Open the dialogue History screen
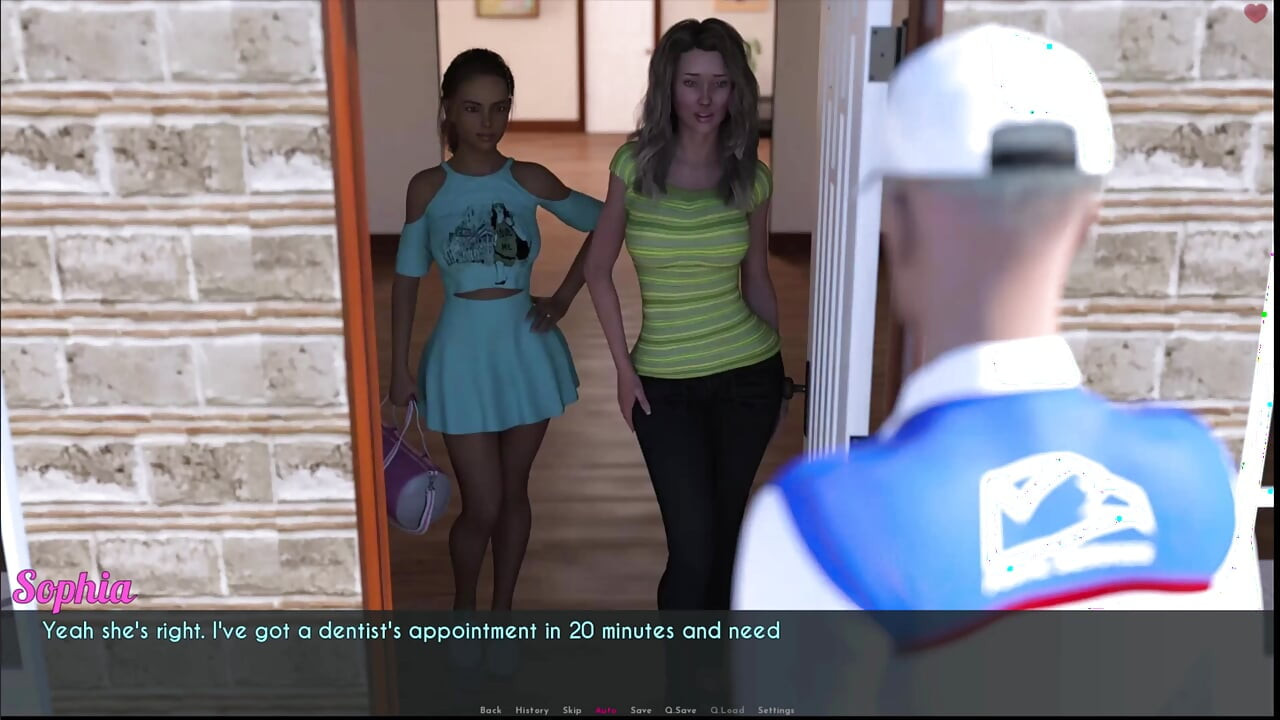Viewport: 1280px width, 720px height. click(531, 709)
